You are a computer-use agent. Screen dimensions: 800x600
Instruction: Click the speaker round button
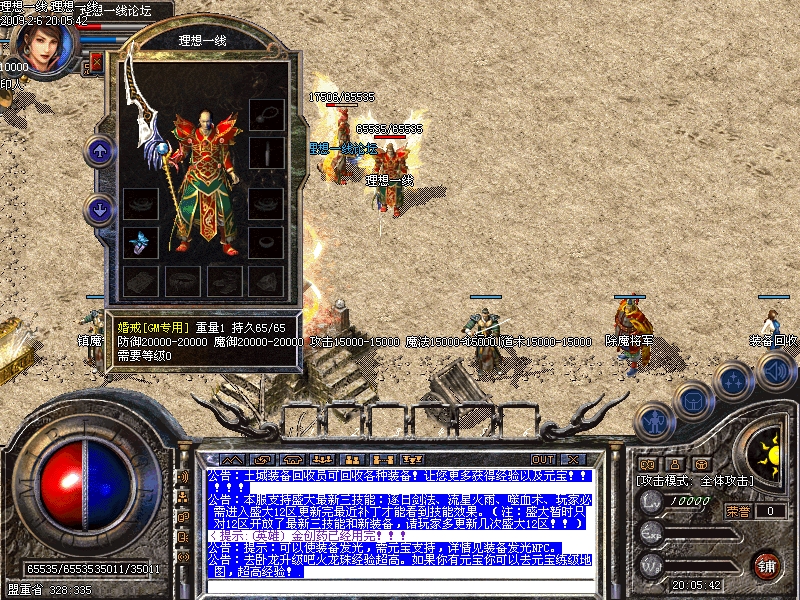pyautogui.click(x=776, y=372)
